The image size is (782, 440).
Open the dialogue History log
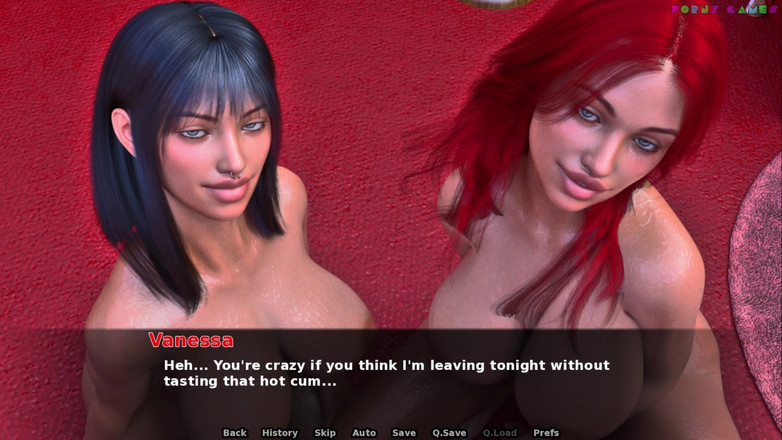click(x=280, y=433)
